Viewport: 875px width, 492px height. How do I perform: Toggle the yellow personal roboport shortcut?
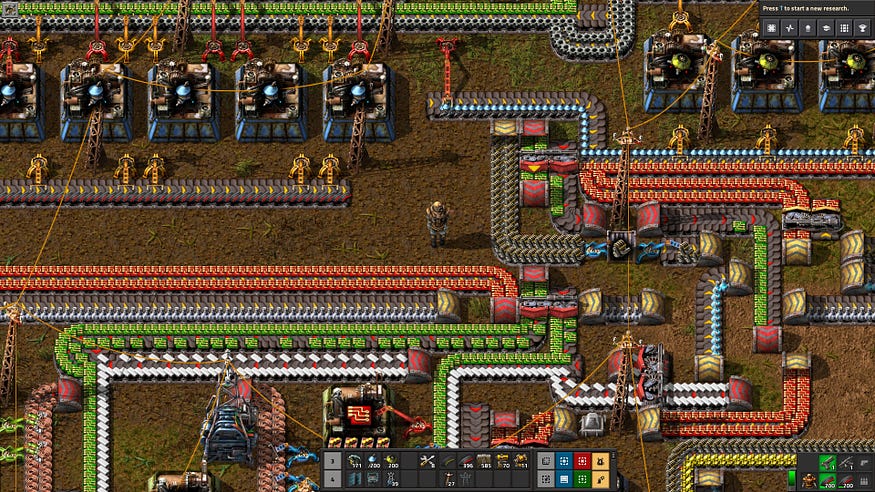(x=600, y=461)
